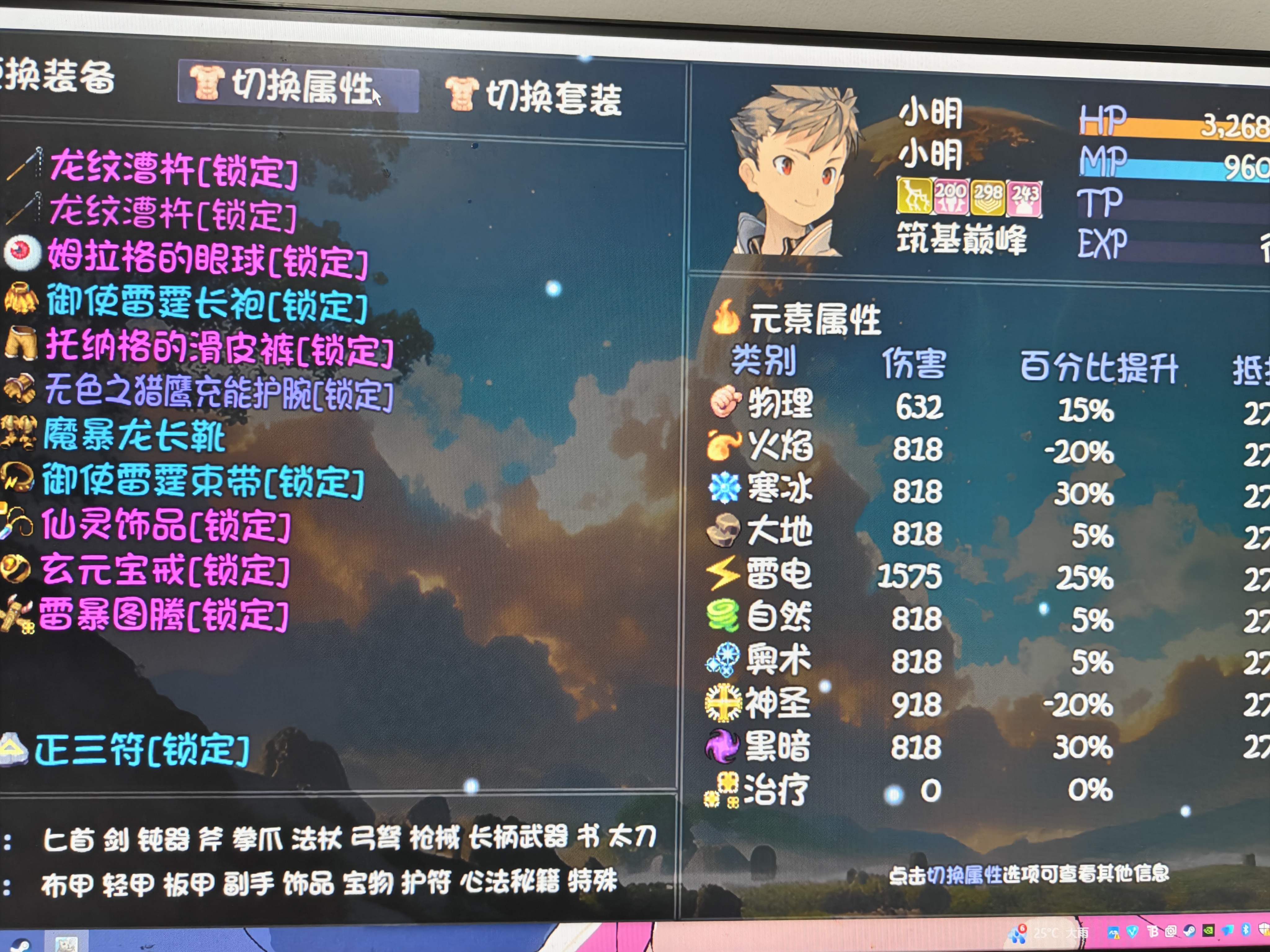Open Steam from the taskbar
Screen dimensions: 1270x952
tap(1190, 931)
